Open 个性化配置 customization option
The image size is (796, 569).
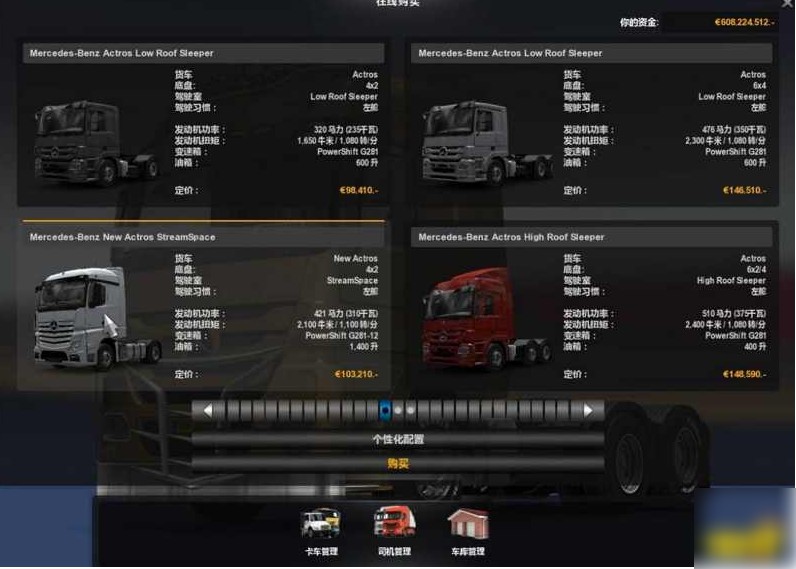[398, 439]
